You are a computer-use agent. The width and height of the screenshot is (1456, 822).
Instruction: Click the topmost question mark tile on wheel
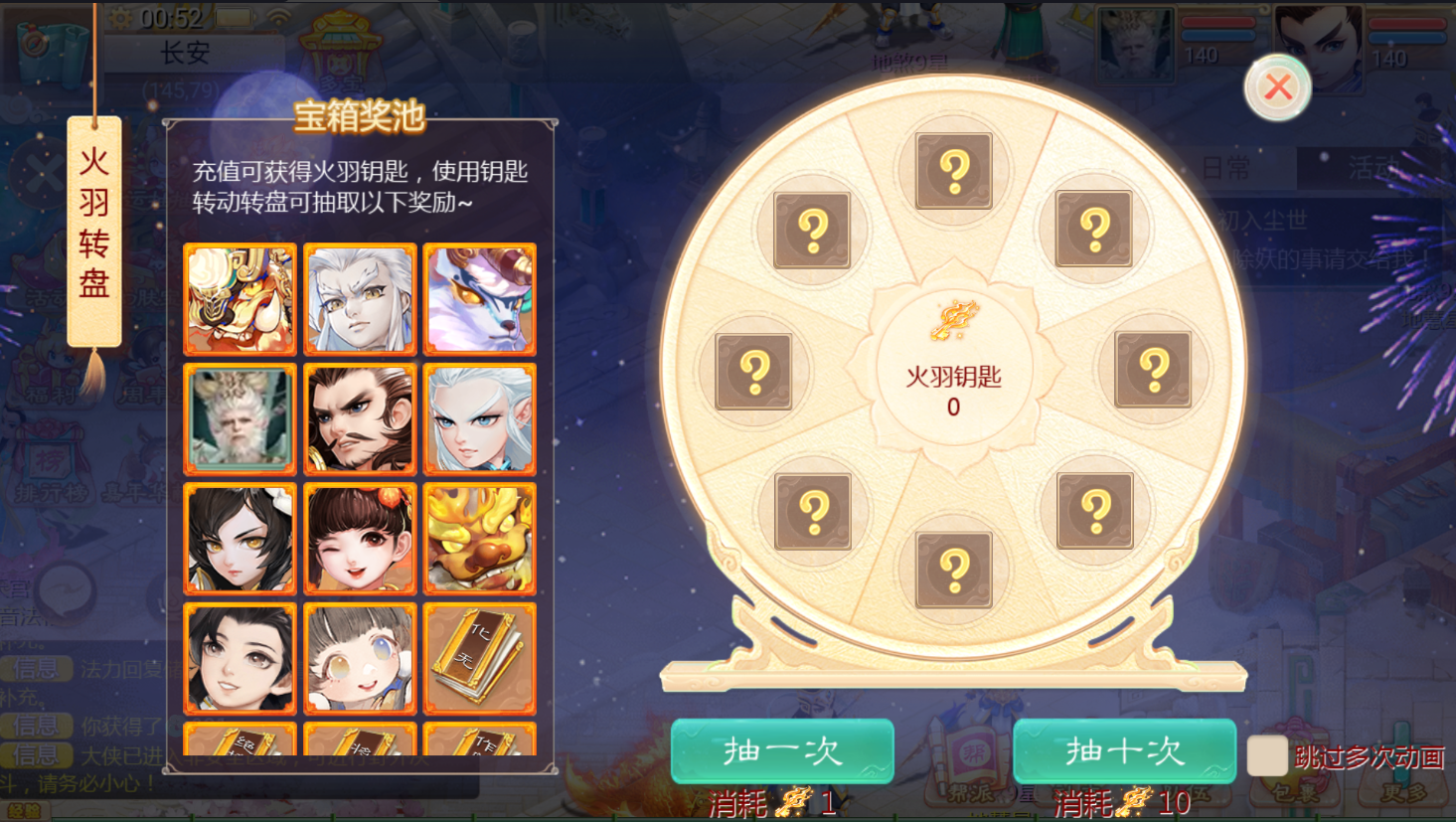tap(953, 171)
